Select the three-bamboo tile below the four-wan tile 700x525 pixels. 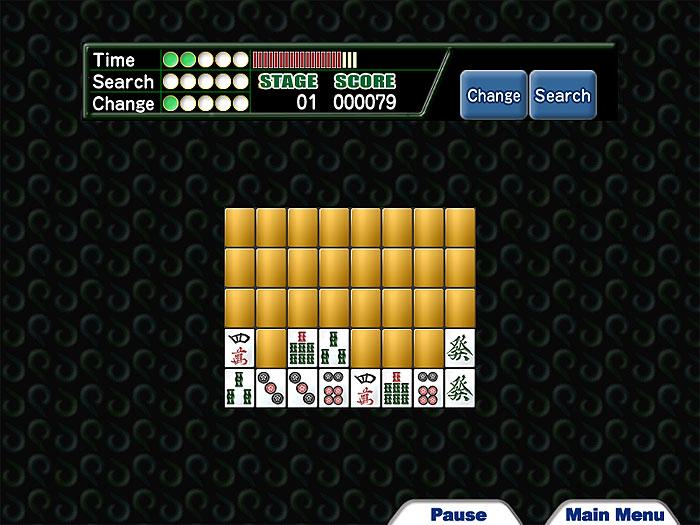240,387
